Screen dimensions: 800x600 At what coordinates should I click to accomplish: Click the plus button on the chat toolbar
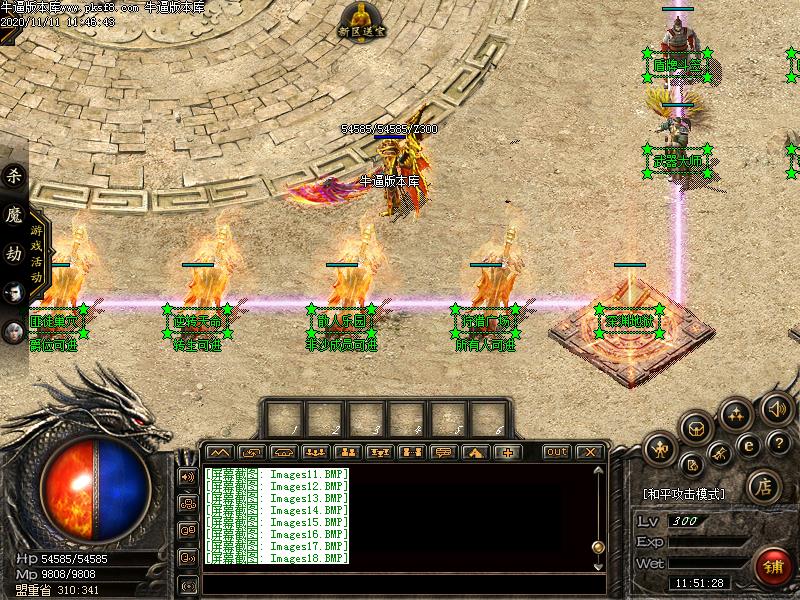507,452
